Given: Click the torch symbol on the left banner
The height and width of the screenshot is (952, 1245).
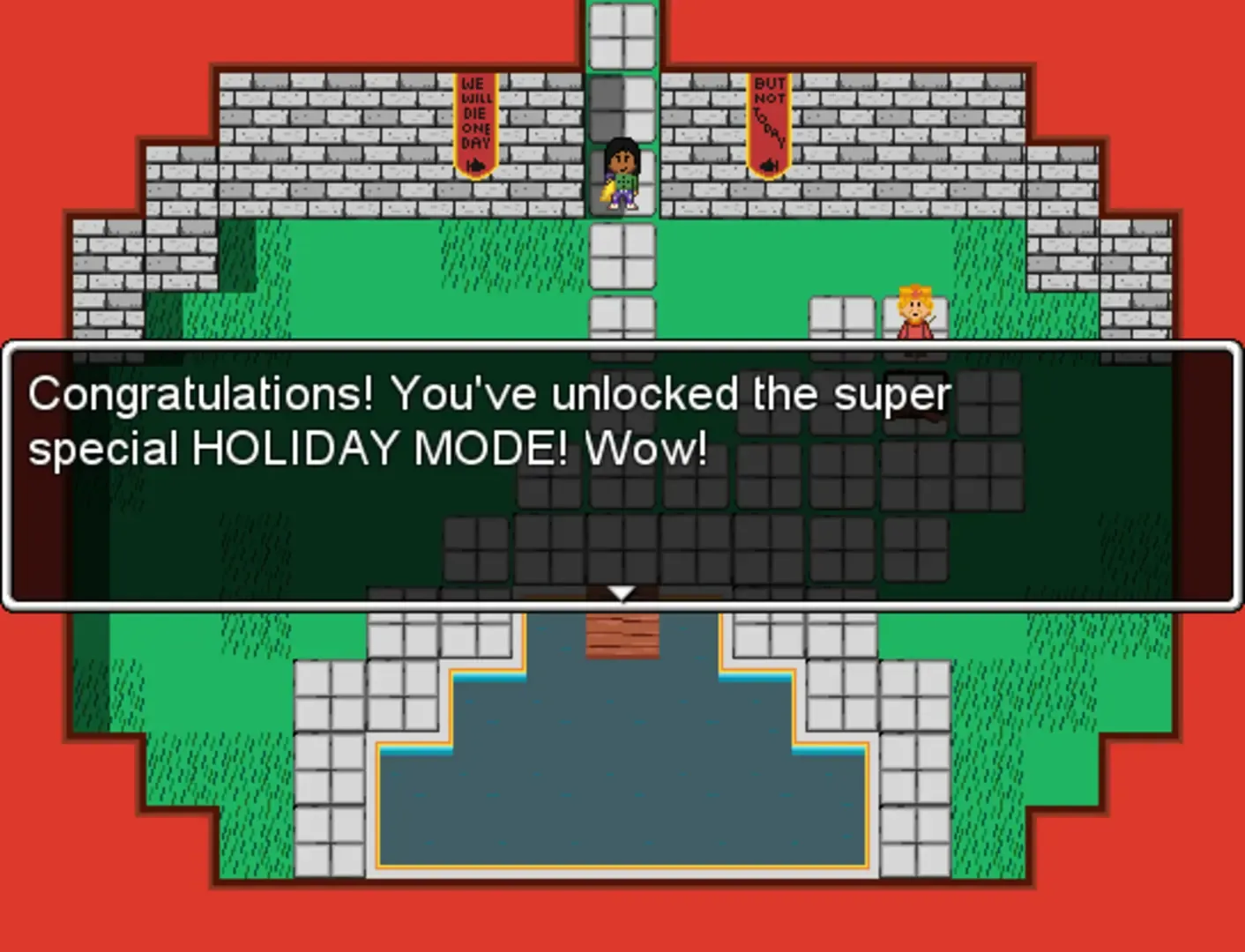Looking at the screenshot, I should (x=474, y=164).
